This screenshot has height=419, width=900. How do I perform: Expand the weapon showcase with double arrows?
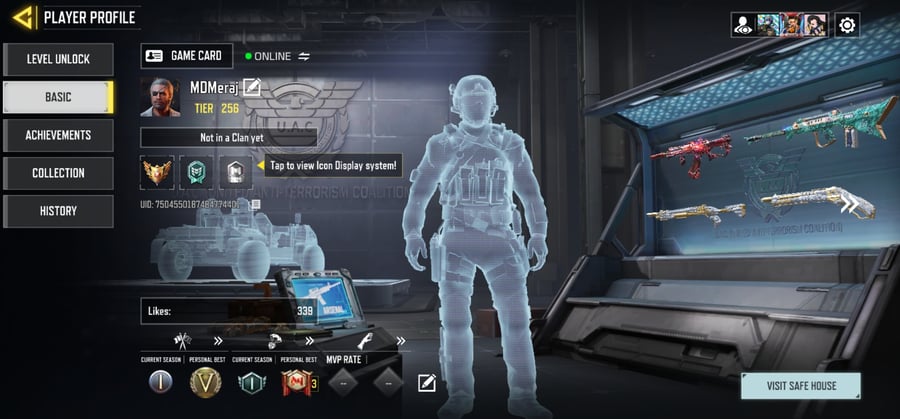click(x=850, y=206)
